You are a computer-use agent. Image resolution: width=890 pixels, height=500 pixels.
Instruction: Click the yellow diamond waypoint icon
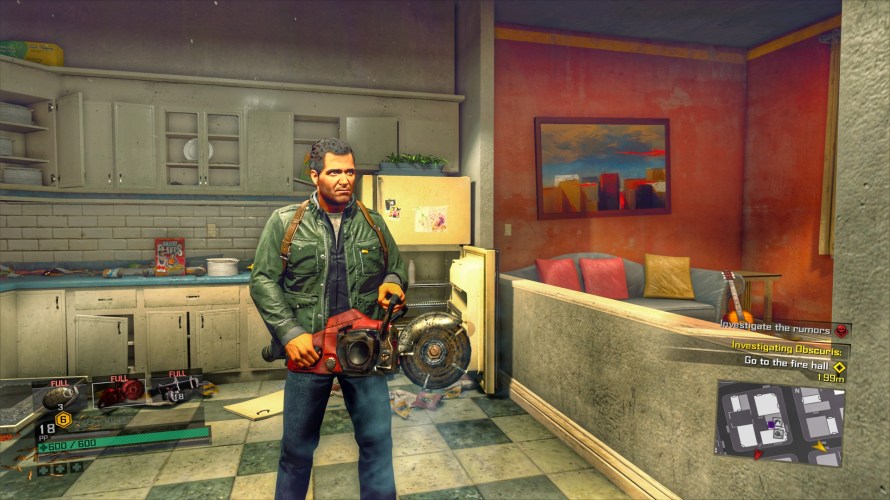click(x=840, y=367)
